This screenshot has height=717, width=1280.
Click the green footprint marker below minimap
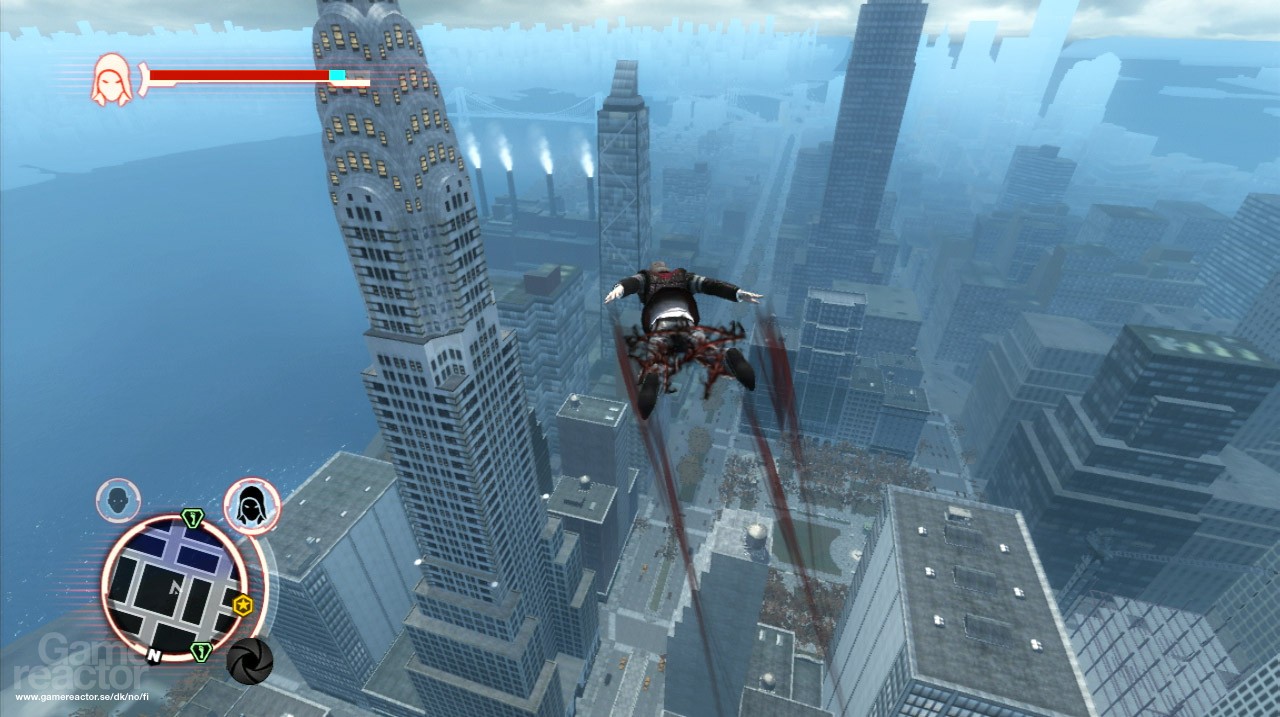tap(200, 652)
